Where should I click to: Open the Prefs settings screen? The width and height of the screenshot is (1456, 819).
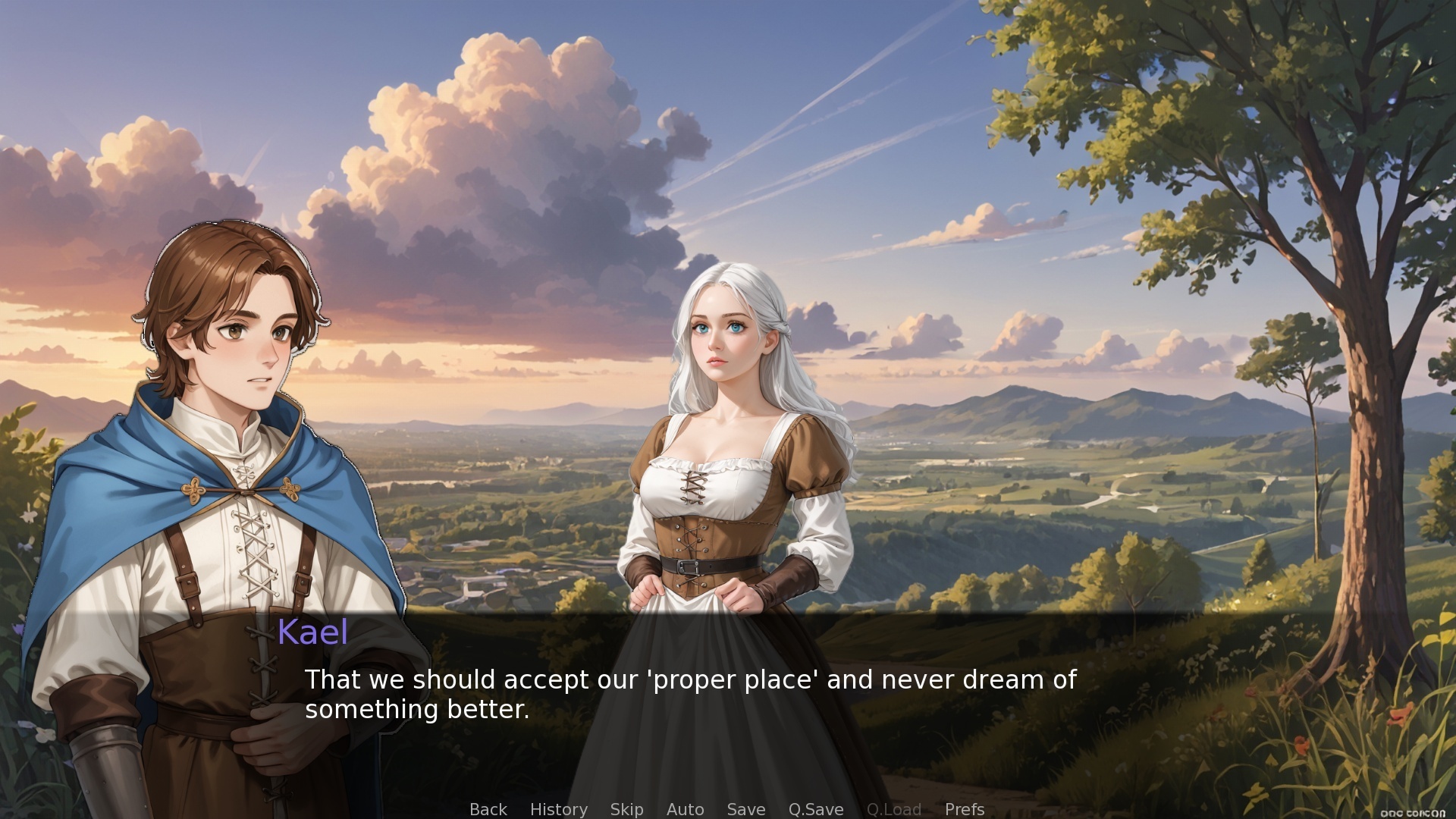point(963,809)
